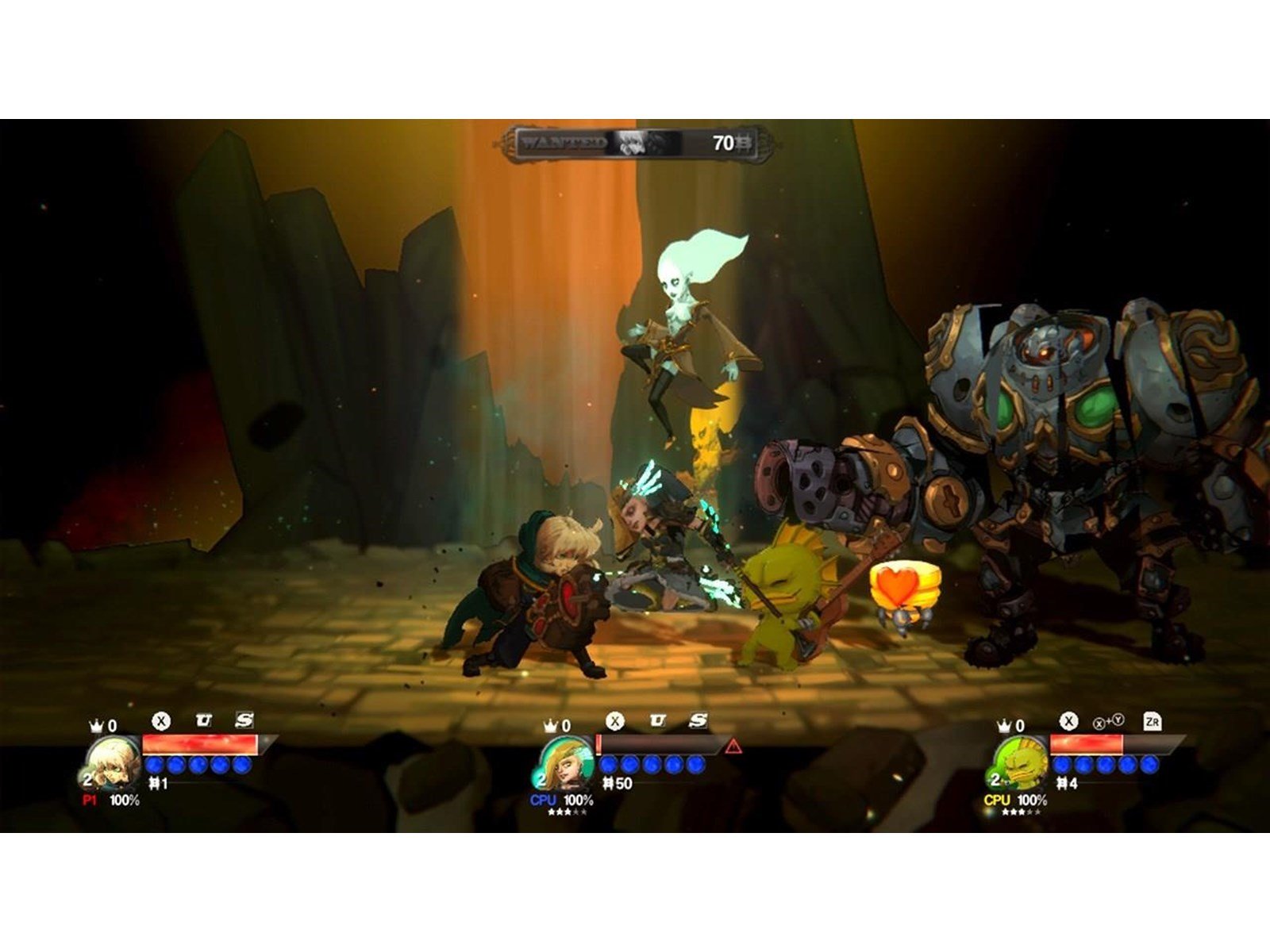Toggle the S icon on the middle character's HUD
Viewport: 1270px width, 952px height.
click(x=698, y=721)
